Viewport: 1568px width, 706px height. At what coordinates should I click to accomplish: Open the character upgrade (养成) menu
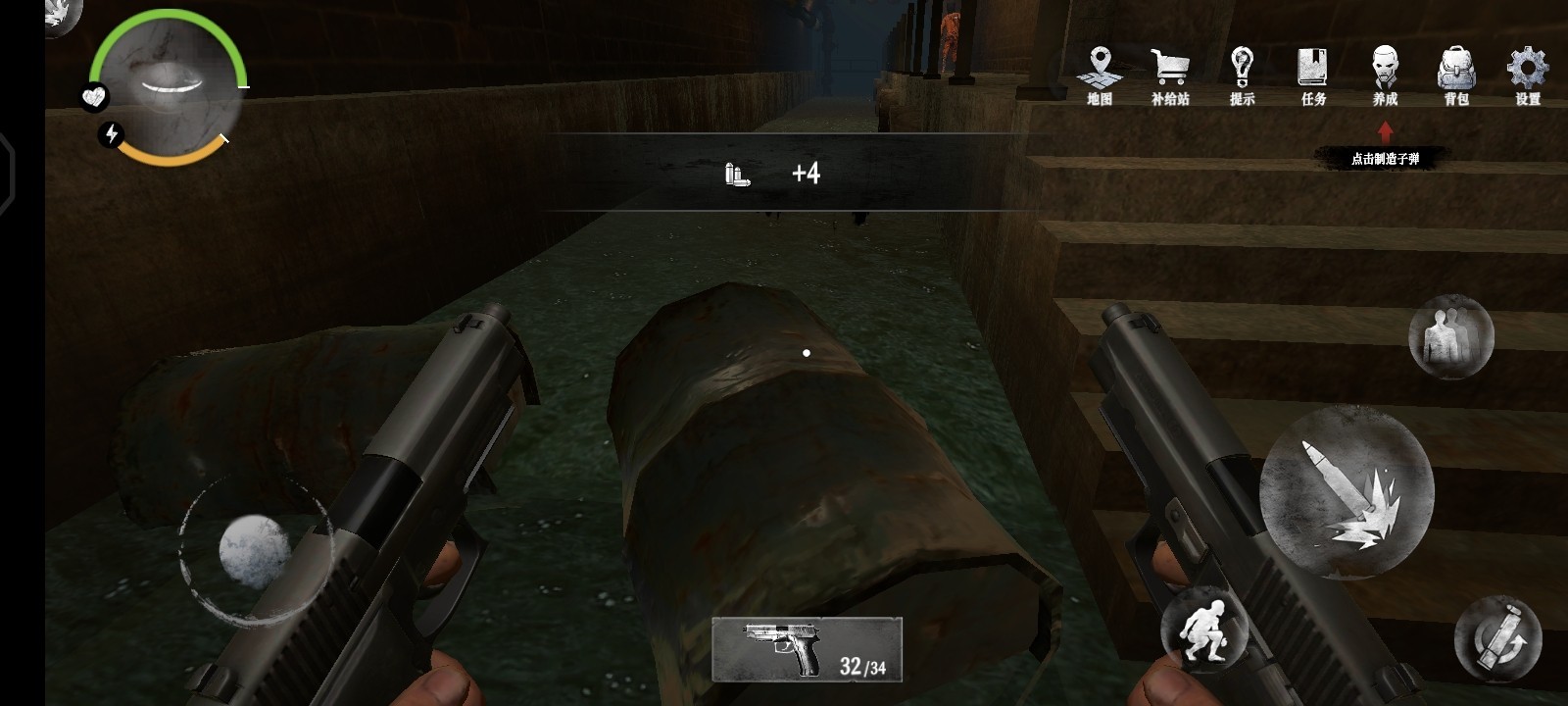click(1385, 75)
